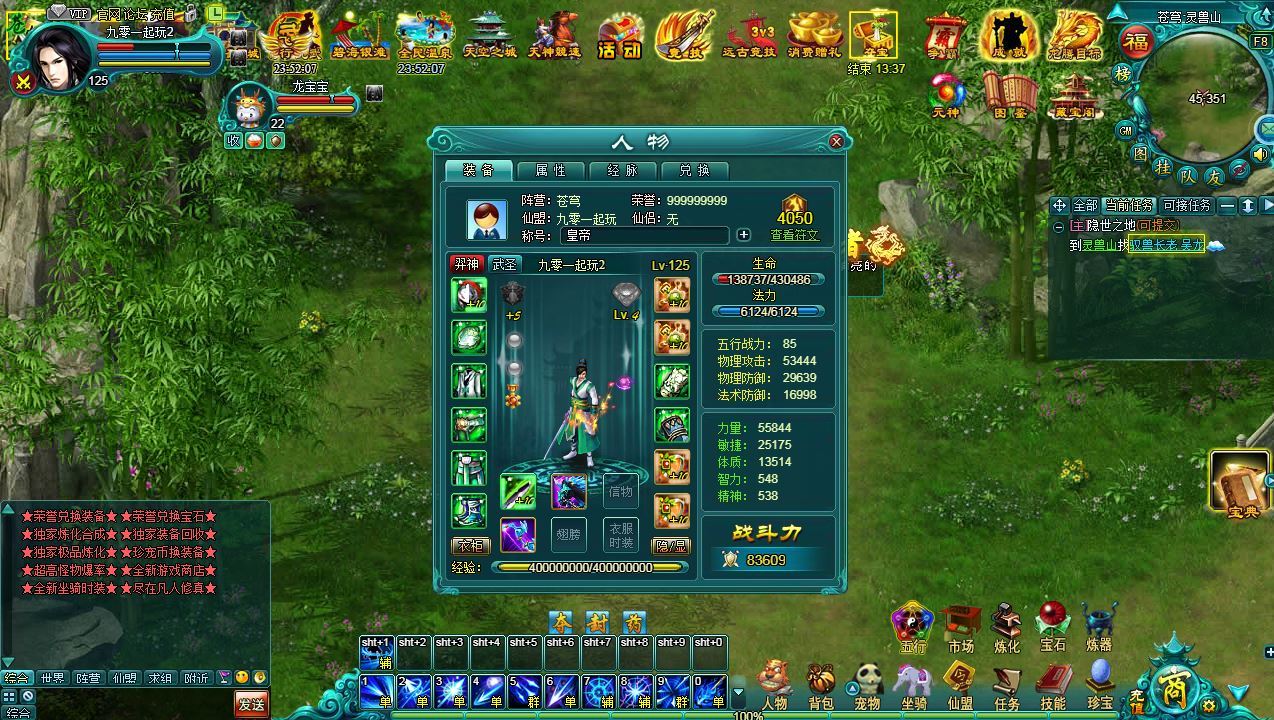Select the 兑换 exchange tab

point(694,170)
